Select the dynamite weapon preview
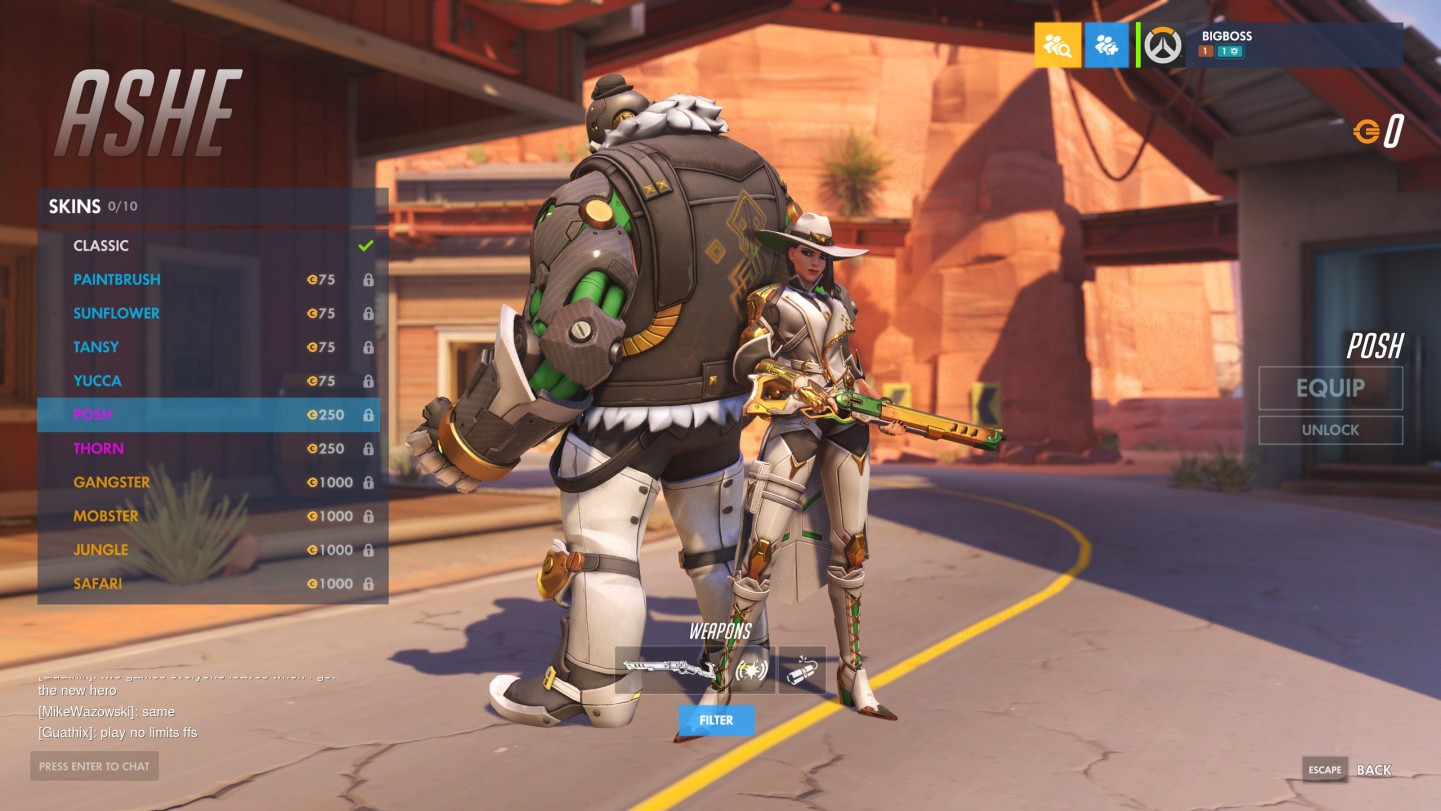The width and height of the screenshot is (1441, 811). (802, 670)
